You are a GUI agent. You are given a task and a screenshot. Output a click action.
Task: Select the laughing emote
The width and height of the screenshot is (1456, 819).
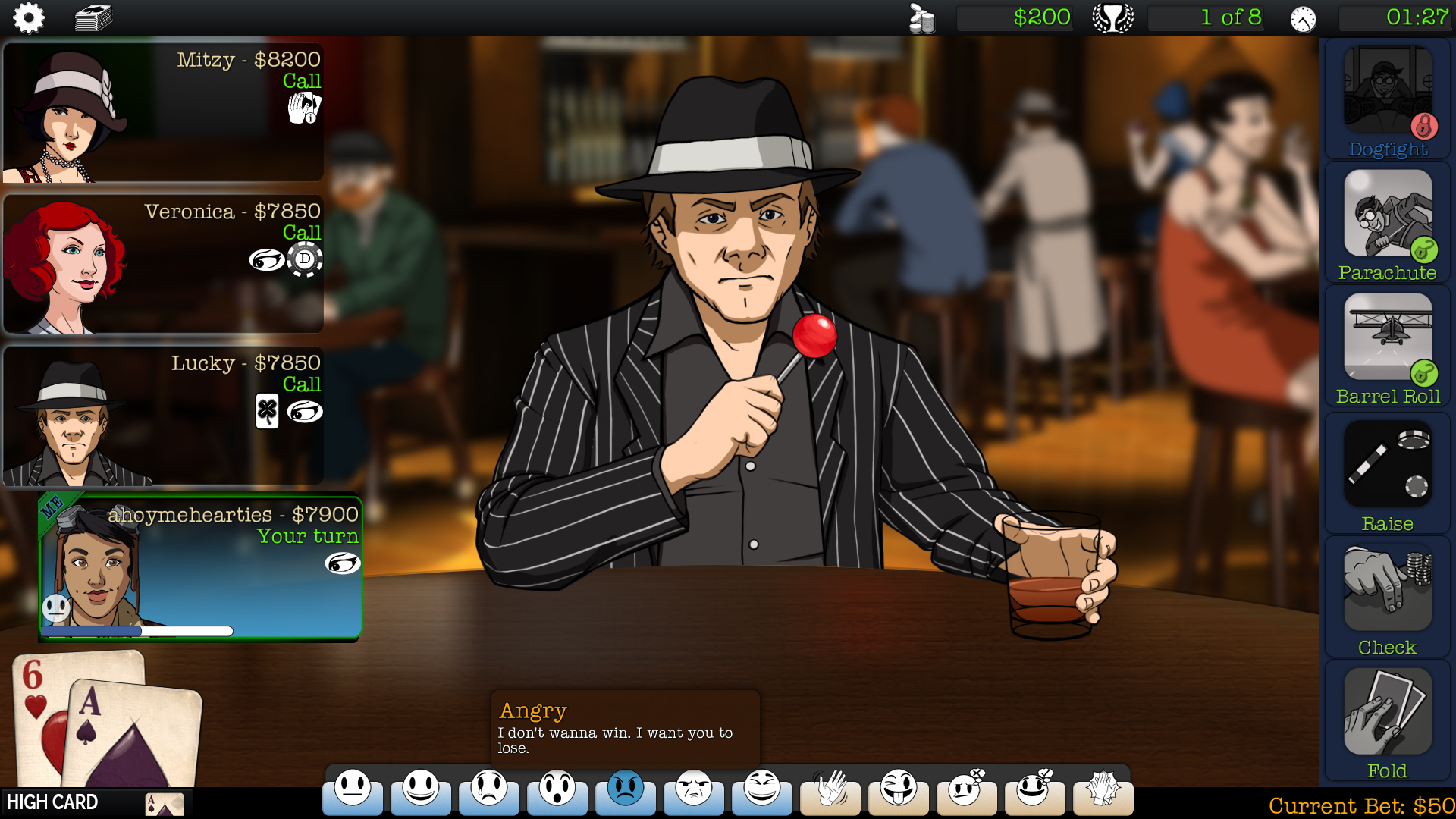click(x=761, y=792)
